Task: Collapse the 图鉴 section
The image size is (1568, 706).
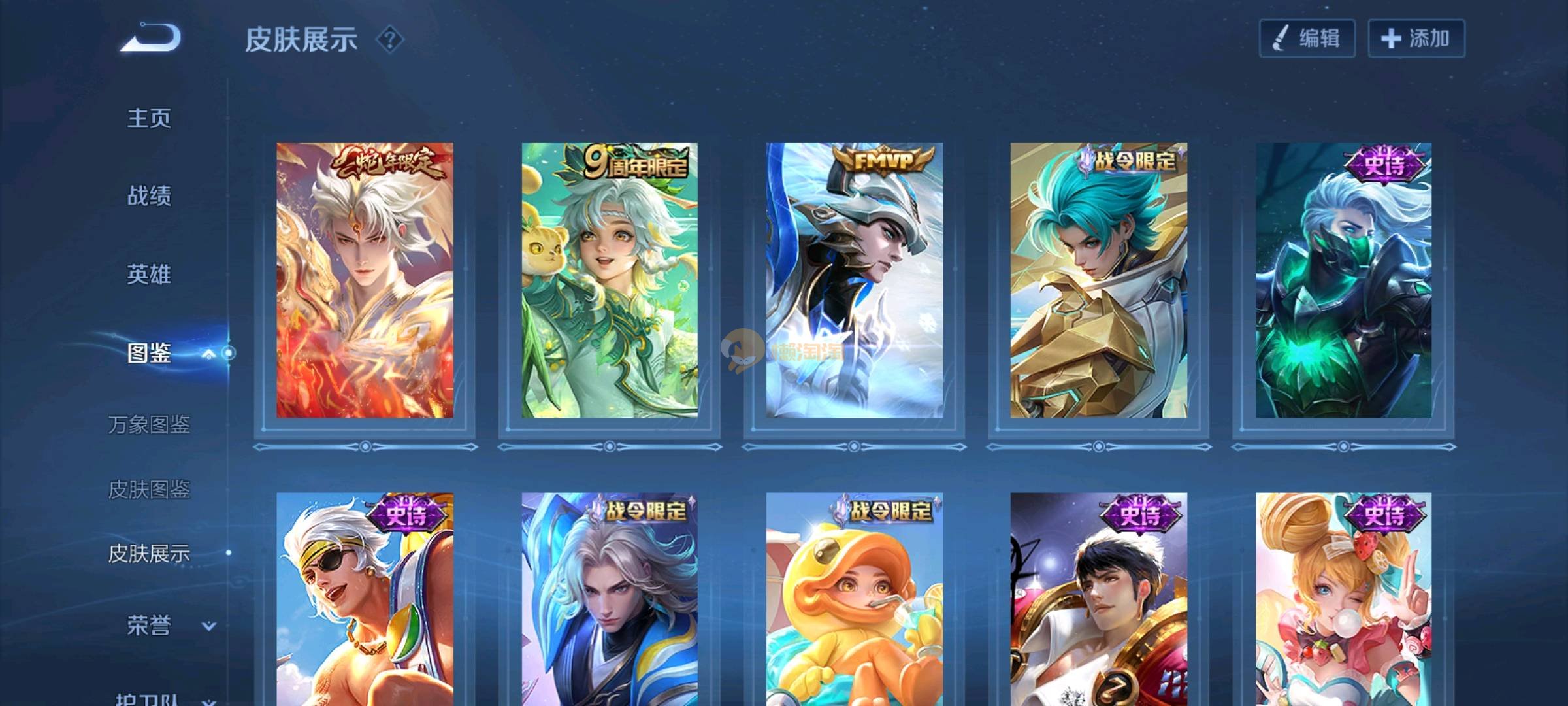Action: (208, 354)
